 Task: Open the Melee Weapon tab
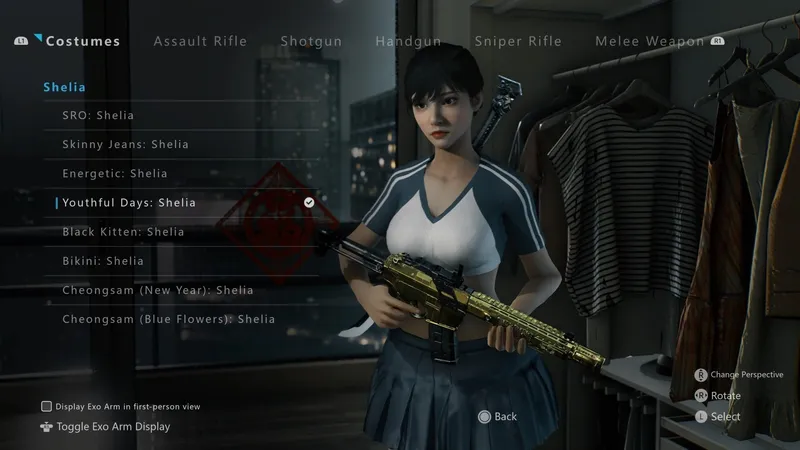[x=649, y=41]
